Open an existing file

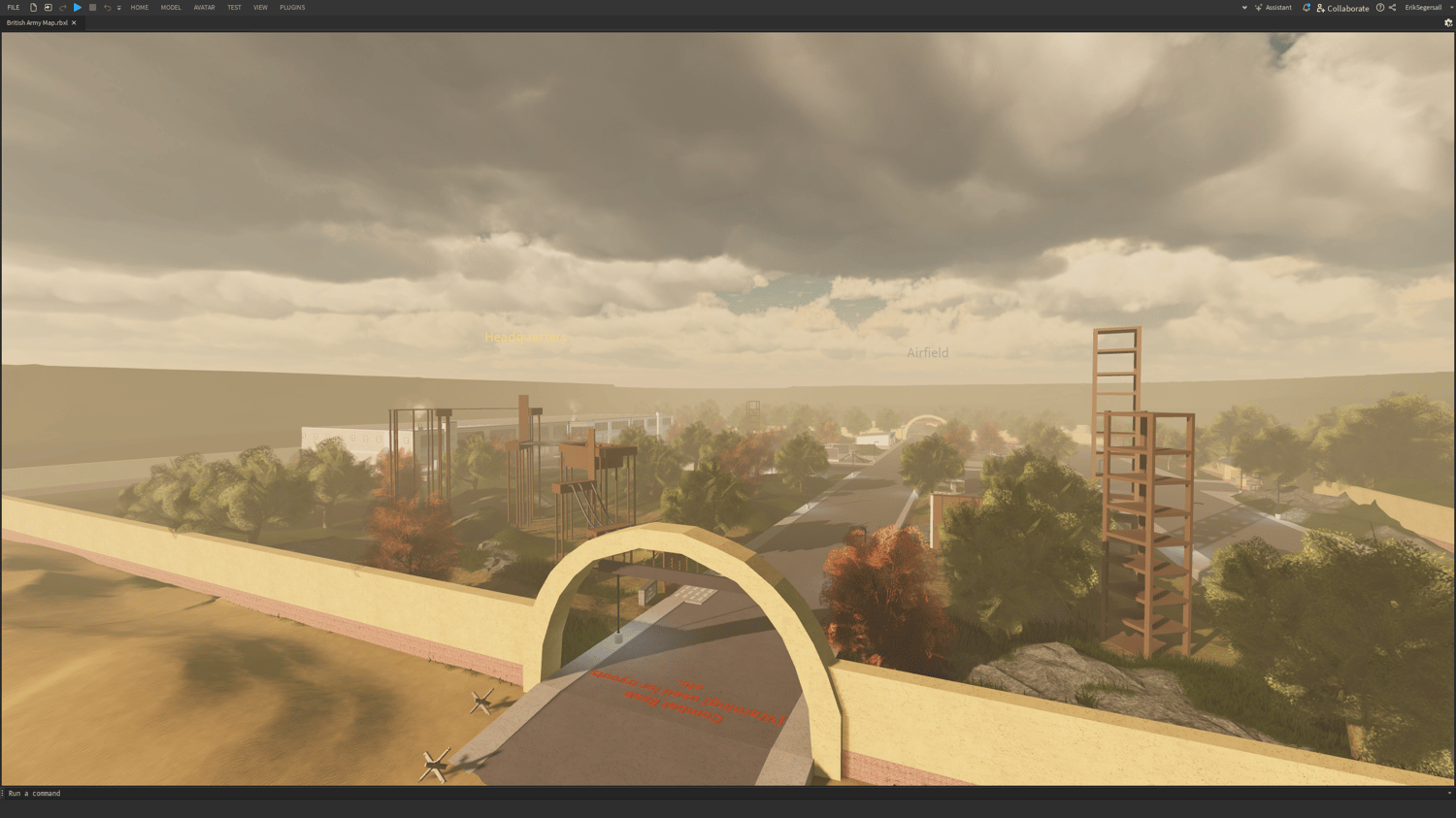[50, 7]
